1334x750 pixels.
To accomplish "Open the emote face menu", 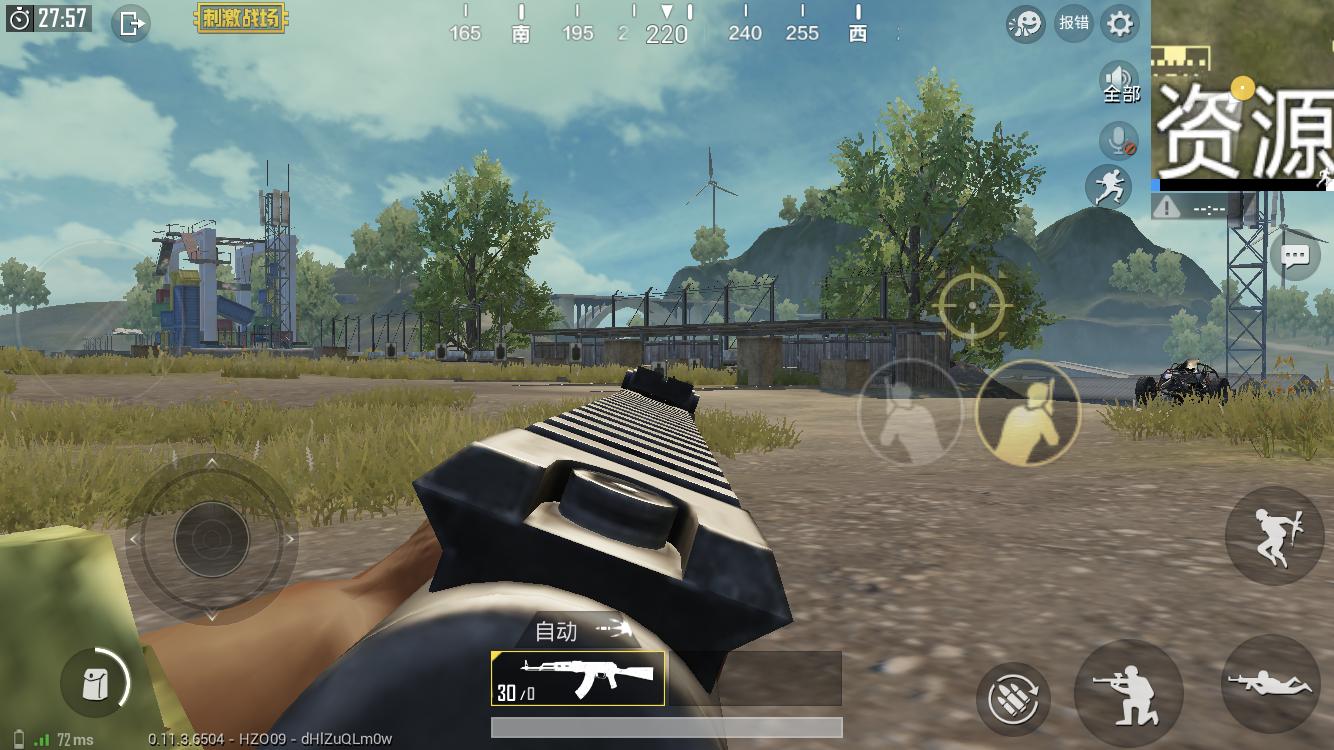I will pos(1026,23).
